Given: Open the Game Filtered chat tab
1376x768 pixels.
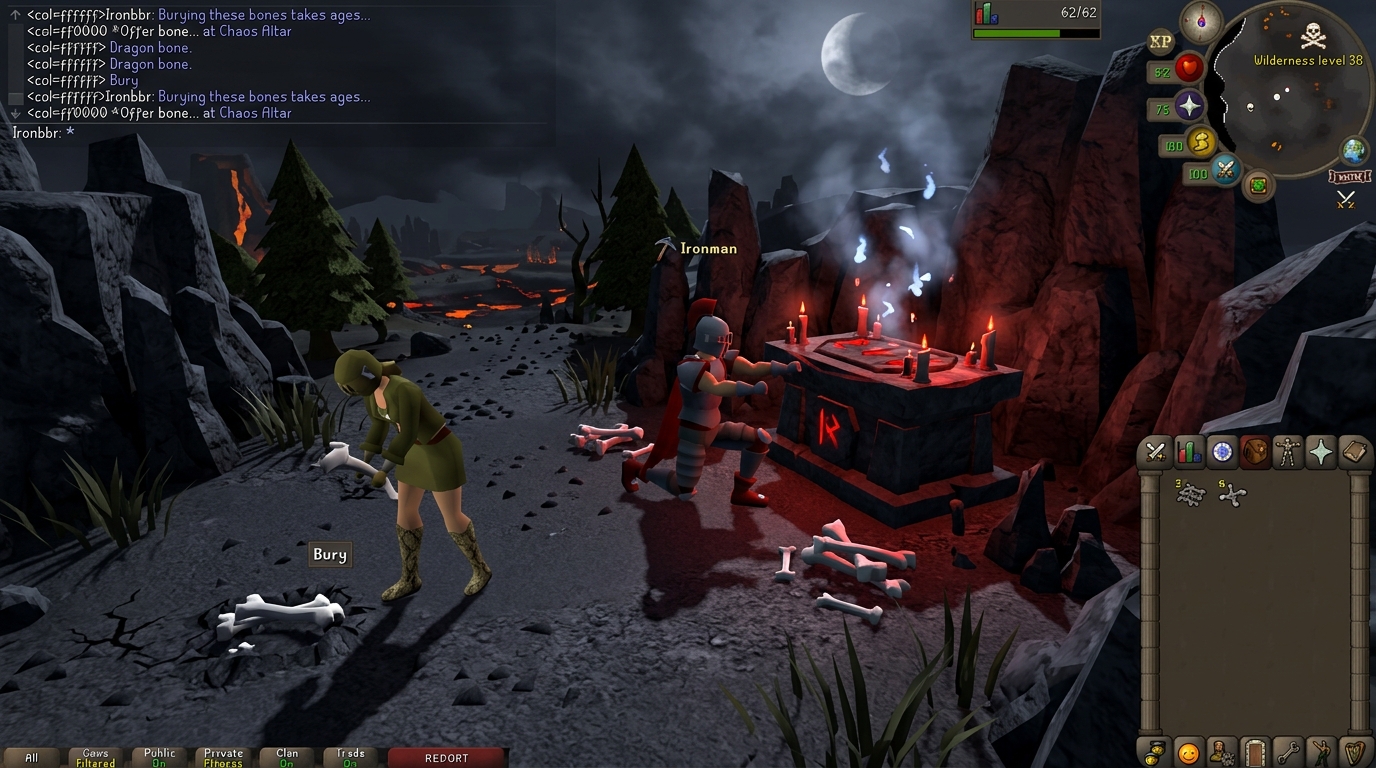Looking at the screenshot, I should (95, 757).
